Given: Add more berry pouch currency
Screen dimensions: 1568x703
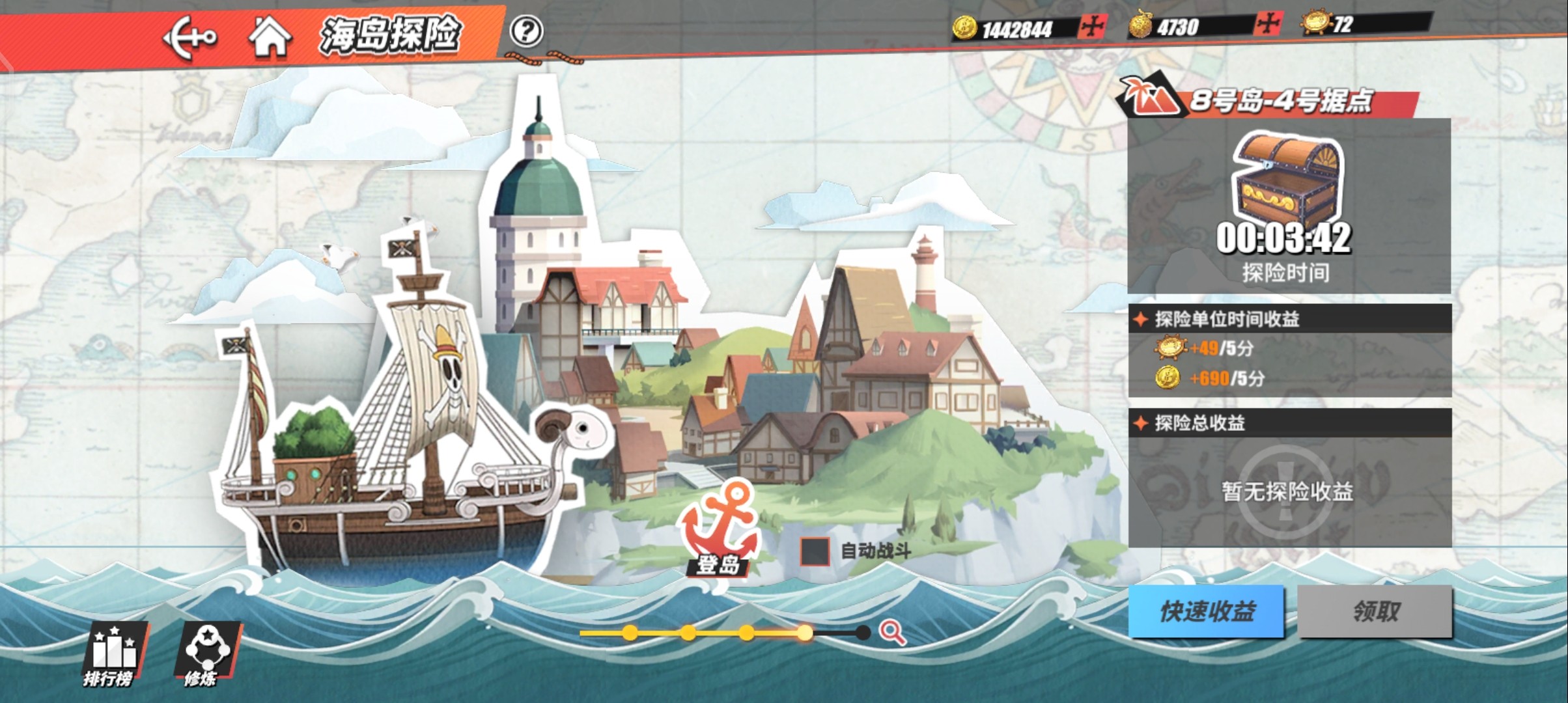Looking at the screenshot, I should pyautogui.click(x=1268, y=25).
